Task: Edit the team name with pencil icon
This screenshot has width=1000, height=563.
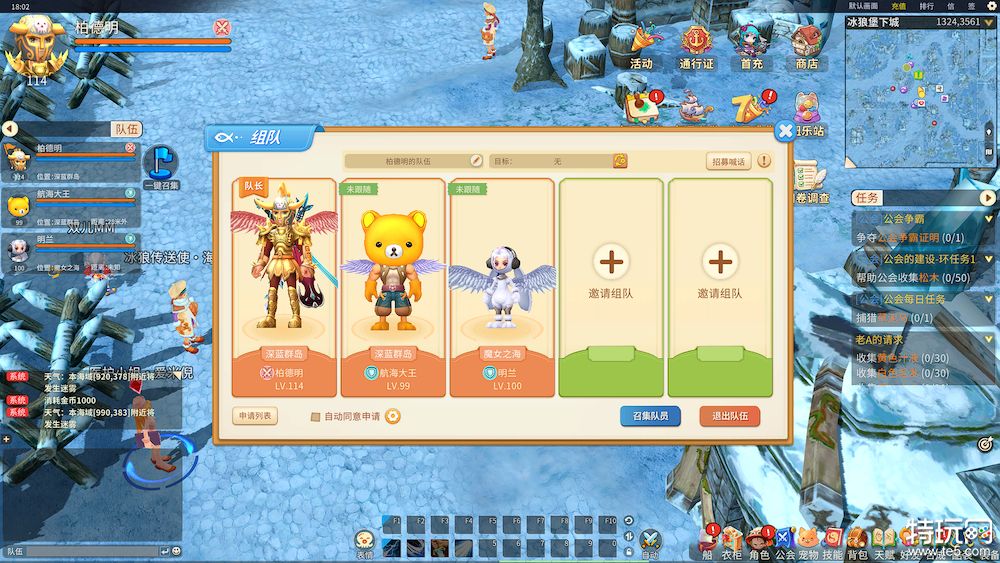Action: pos(476,161)
